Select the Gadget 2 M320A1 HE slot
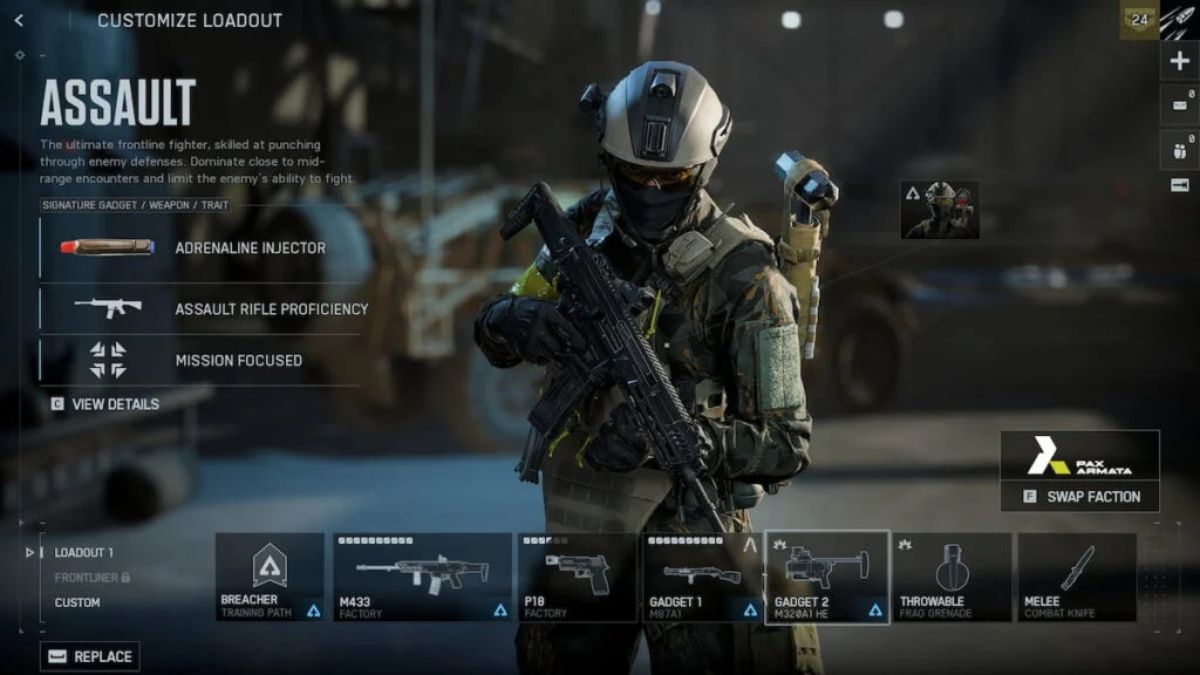Image resolution: width=1200 pixels, height=675 pixels. pos(826,577)
